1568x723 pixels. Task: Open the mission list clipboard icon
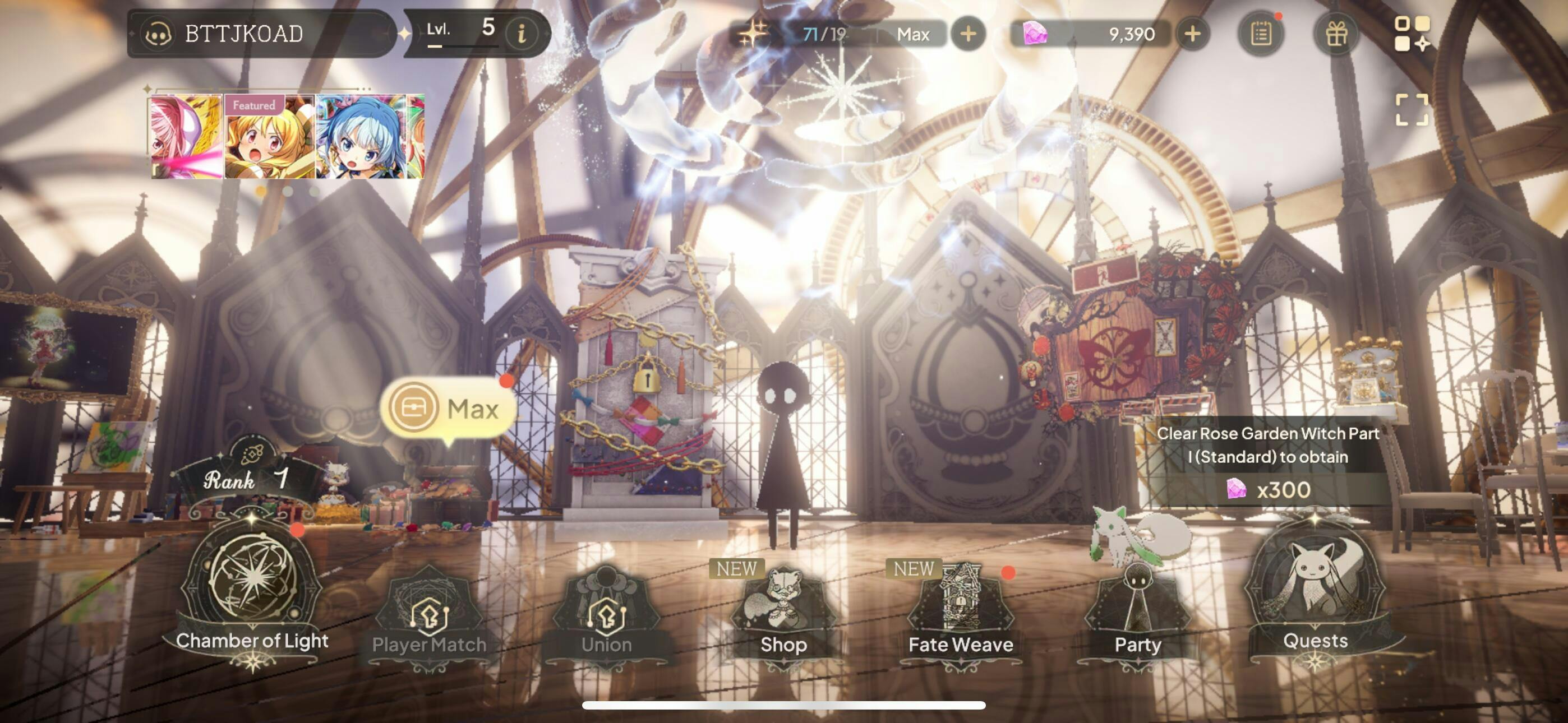coord(1261,34)
